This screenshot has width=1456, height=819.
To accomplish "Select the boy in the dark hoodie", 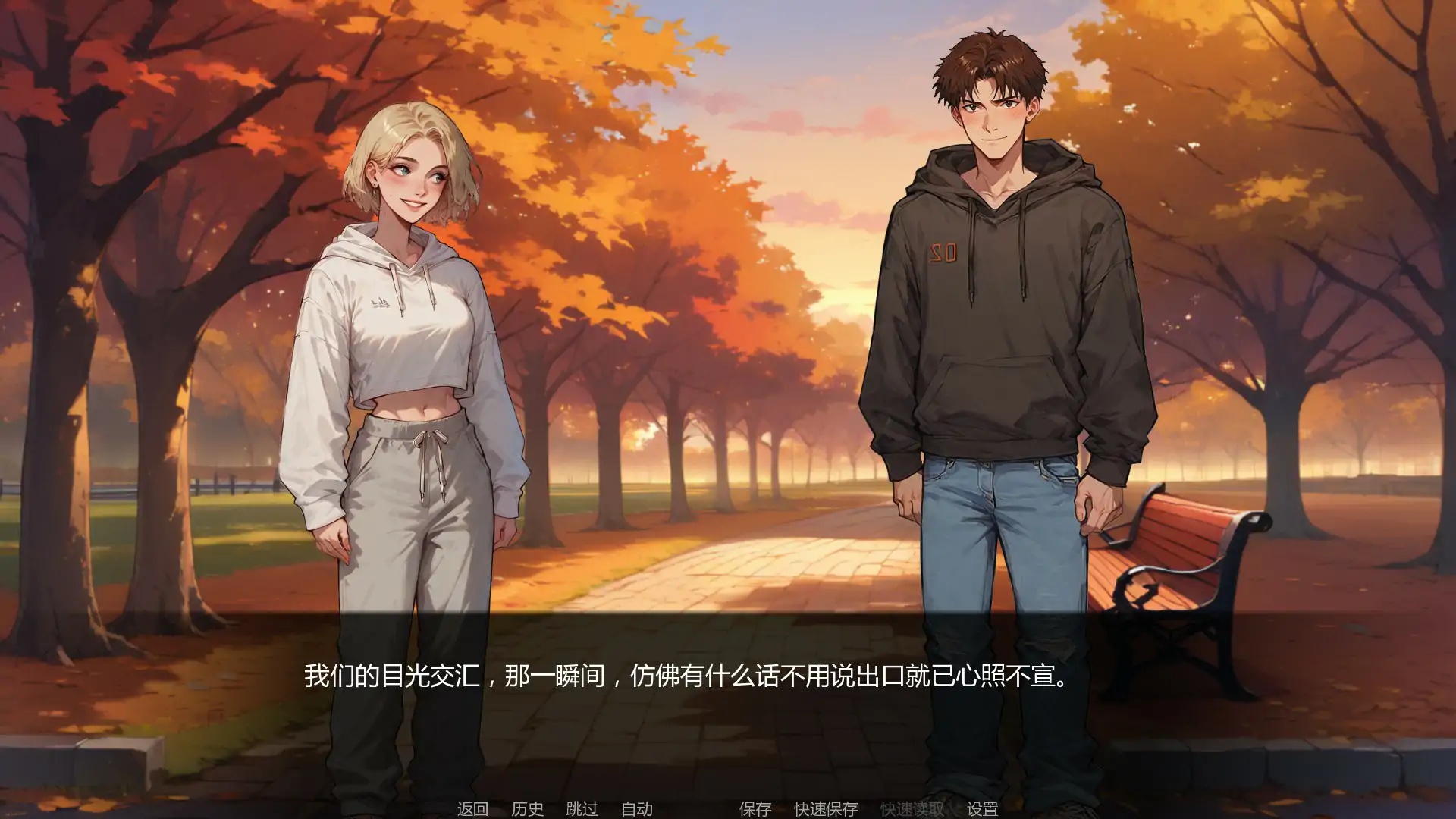I will tap(1001, 303).
